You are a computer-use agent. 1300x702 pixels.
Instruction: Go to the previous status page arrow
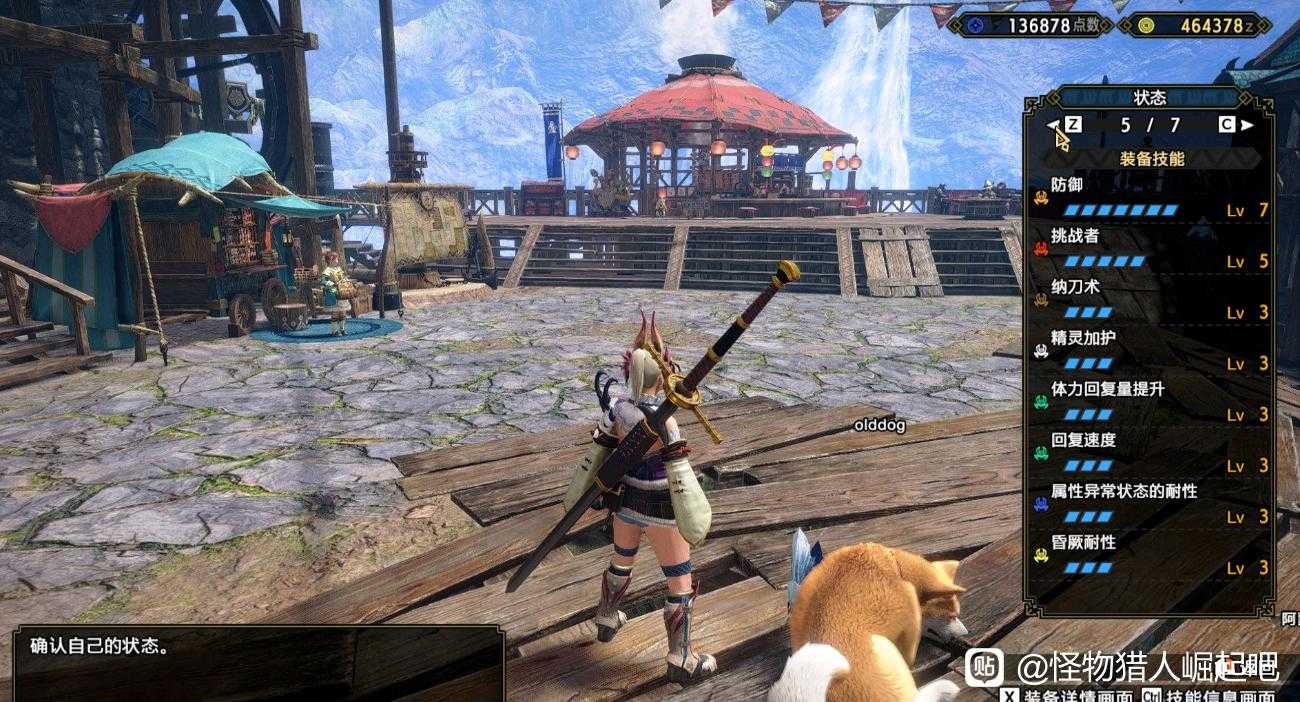click(1053, 125)
